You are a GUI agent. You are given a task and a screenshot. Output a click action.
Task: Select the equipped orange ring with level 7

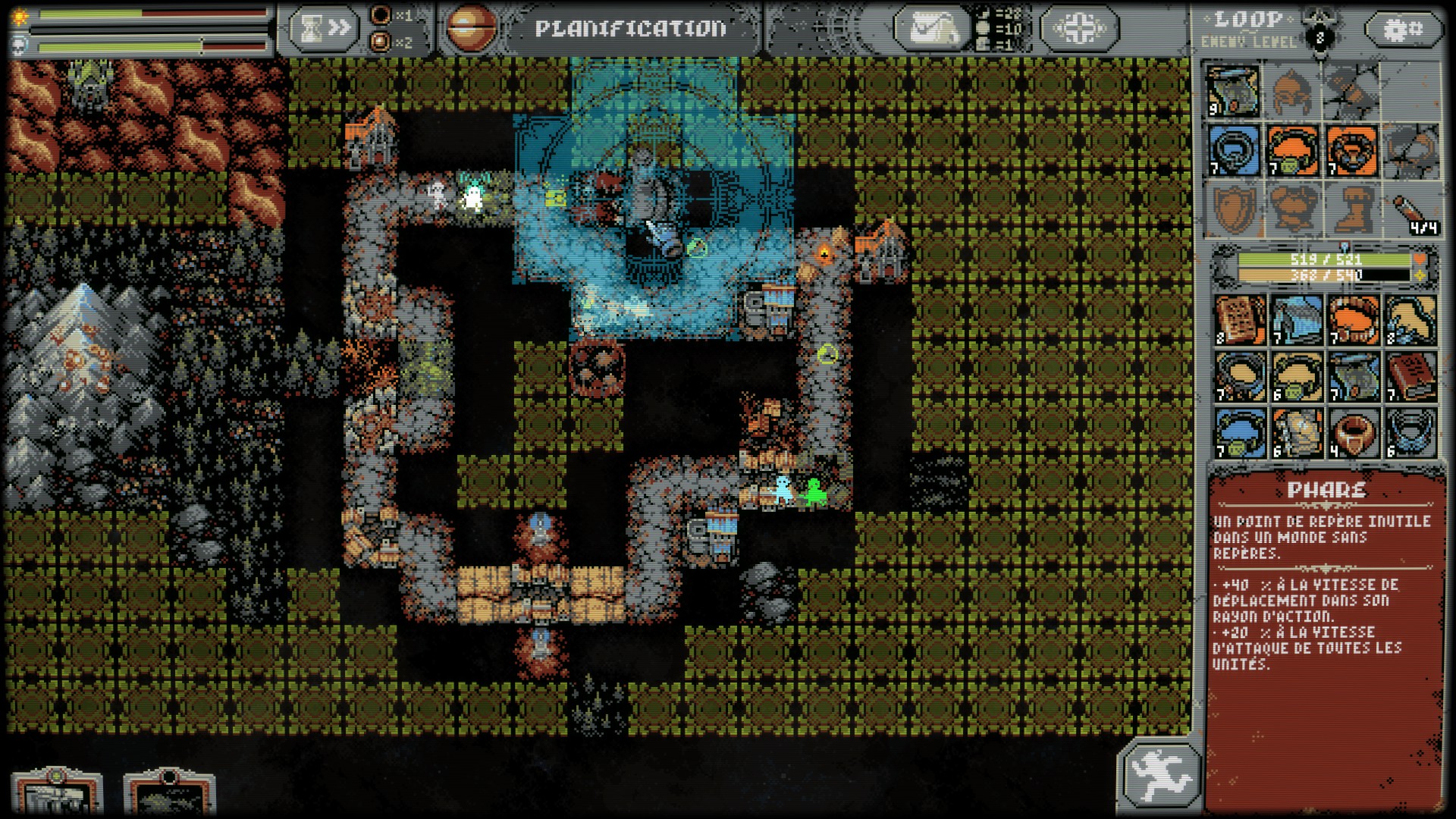pos(1352,150)
